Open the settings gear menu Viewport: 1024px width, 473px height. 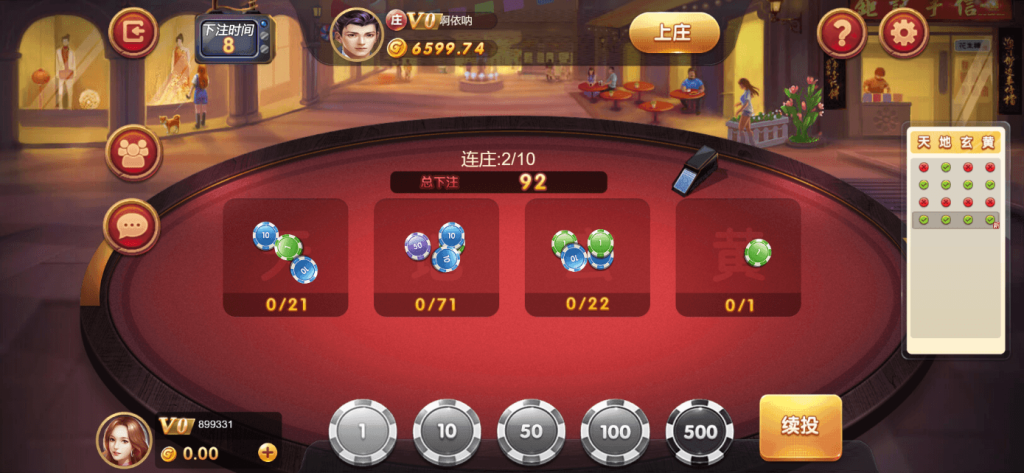pos(903,34)
